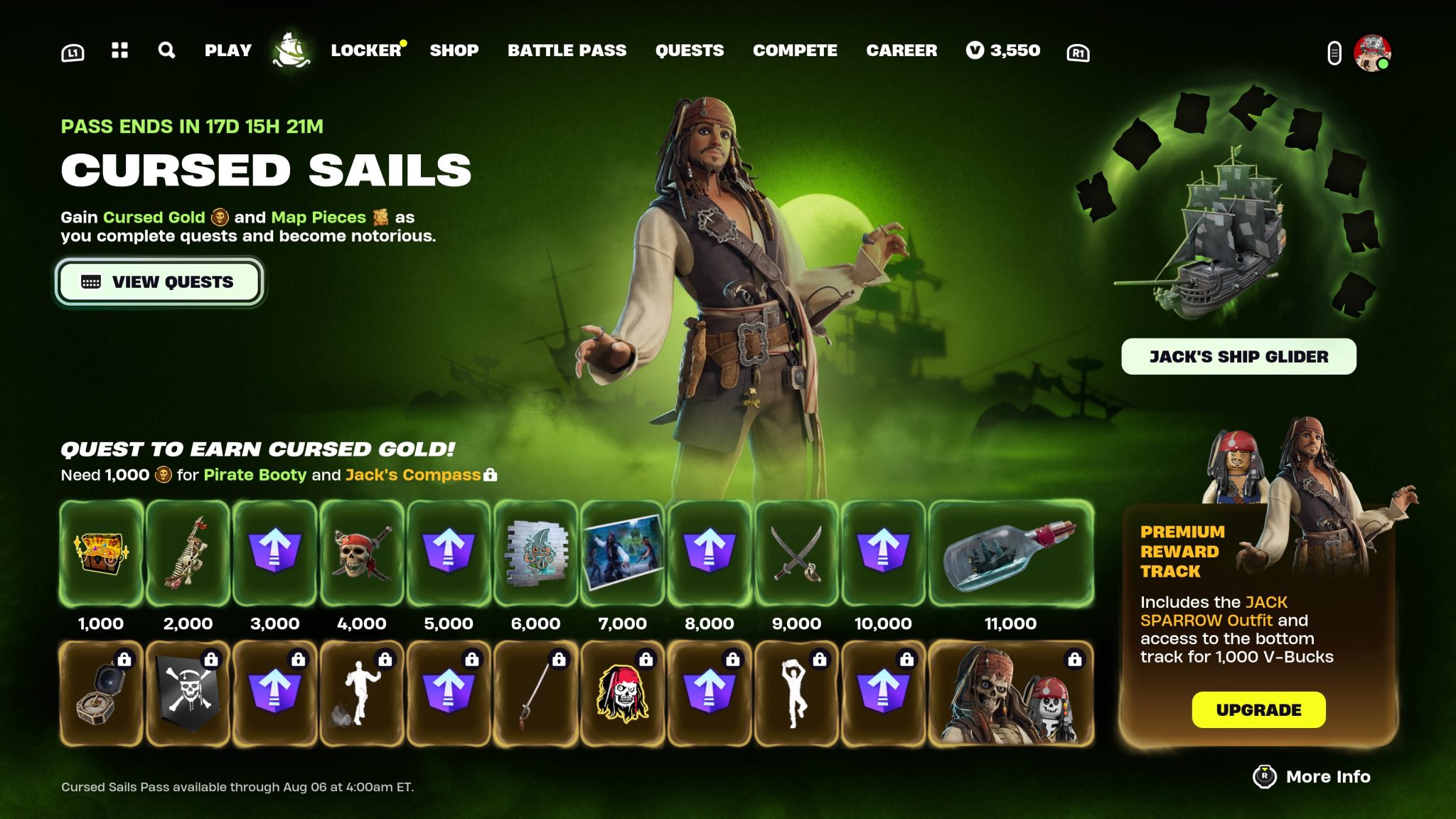Open your profile avatar picture
The height and width of the screenshot is (819, 1456).
[1374, 50]
